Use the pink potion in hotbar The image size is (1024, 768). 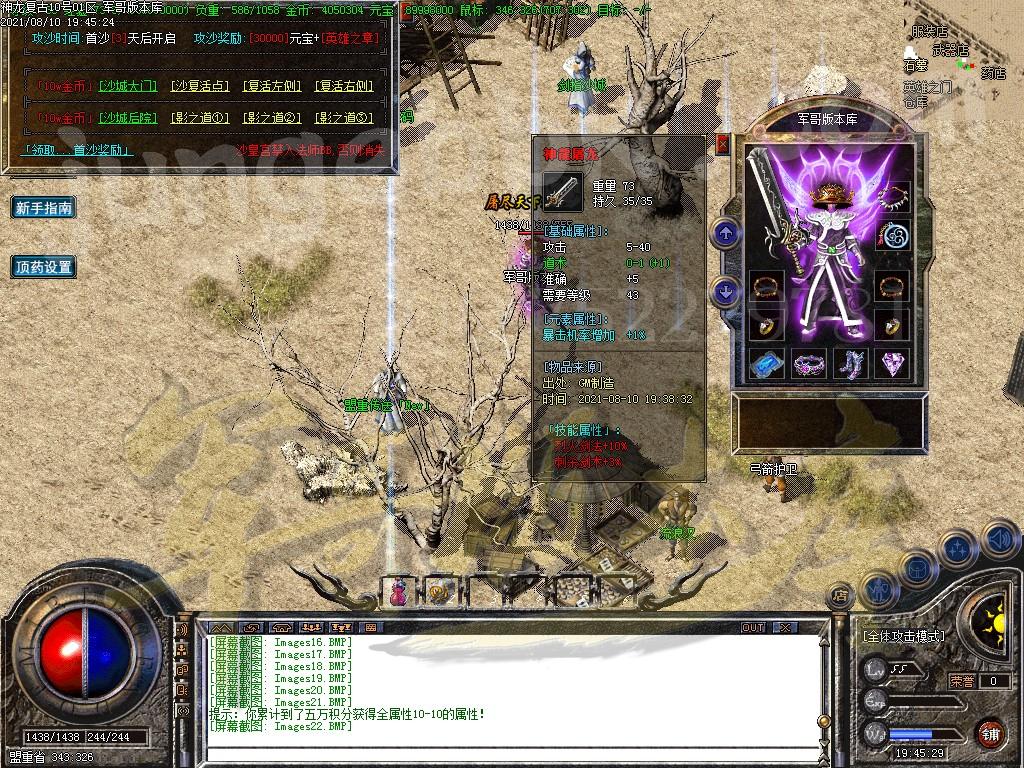tap(397, 592)
